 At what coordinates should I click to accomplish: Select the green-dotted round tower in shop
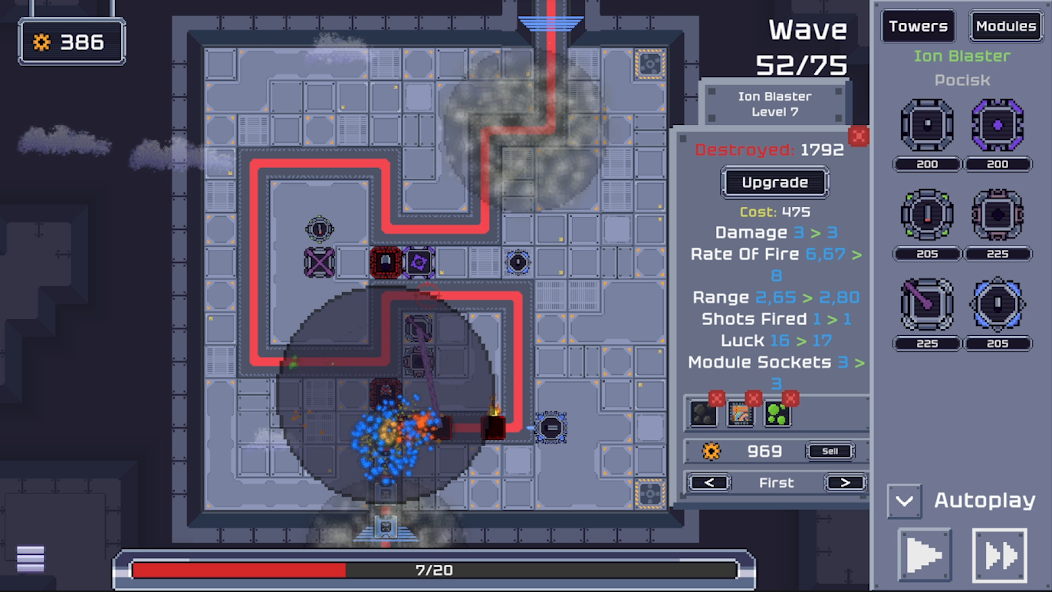pos(927,215)
